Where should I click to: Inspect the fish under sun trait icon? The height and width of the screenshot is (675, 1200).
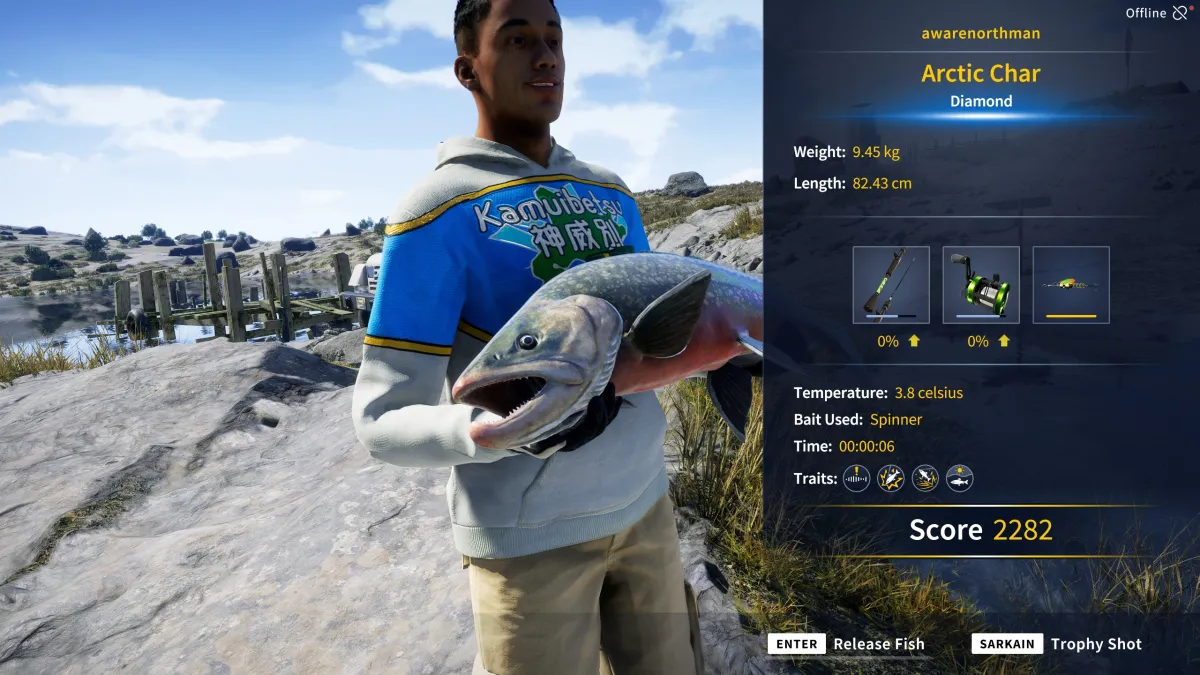(x=960, y=478)
